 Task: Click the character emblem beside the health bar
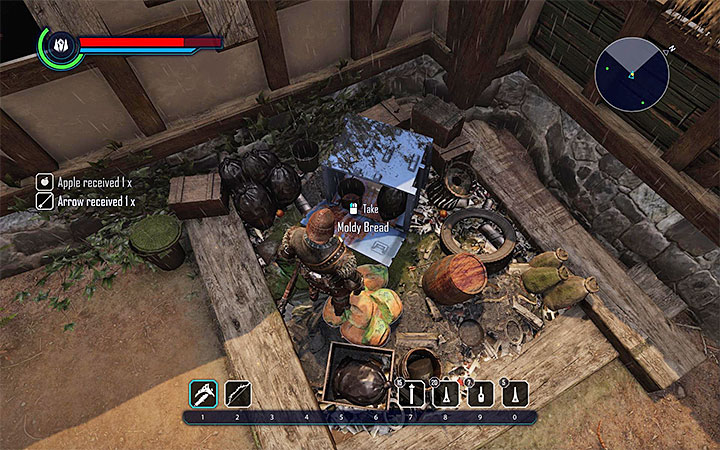coord(58,46)
